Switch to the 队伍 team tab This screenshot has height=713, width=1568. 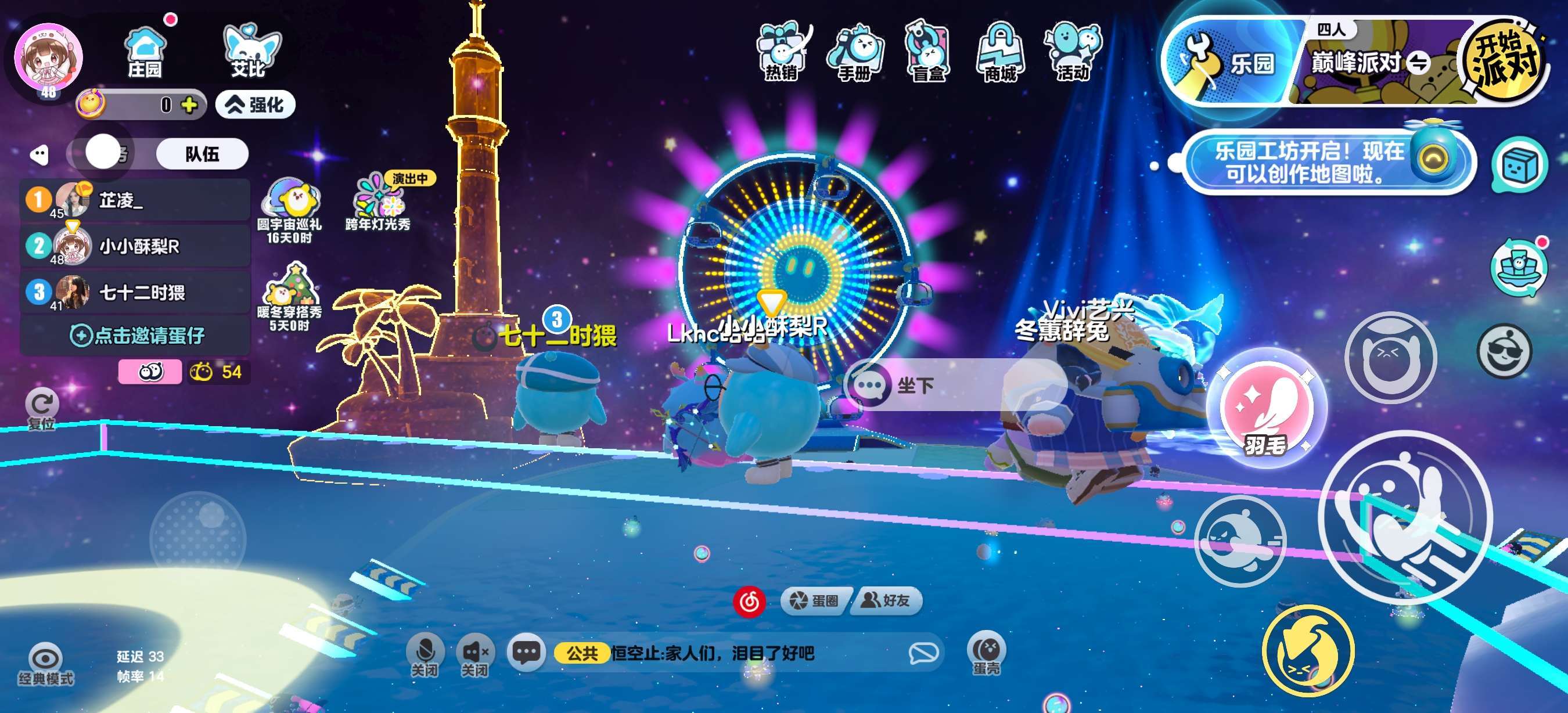(202, 154)
